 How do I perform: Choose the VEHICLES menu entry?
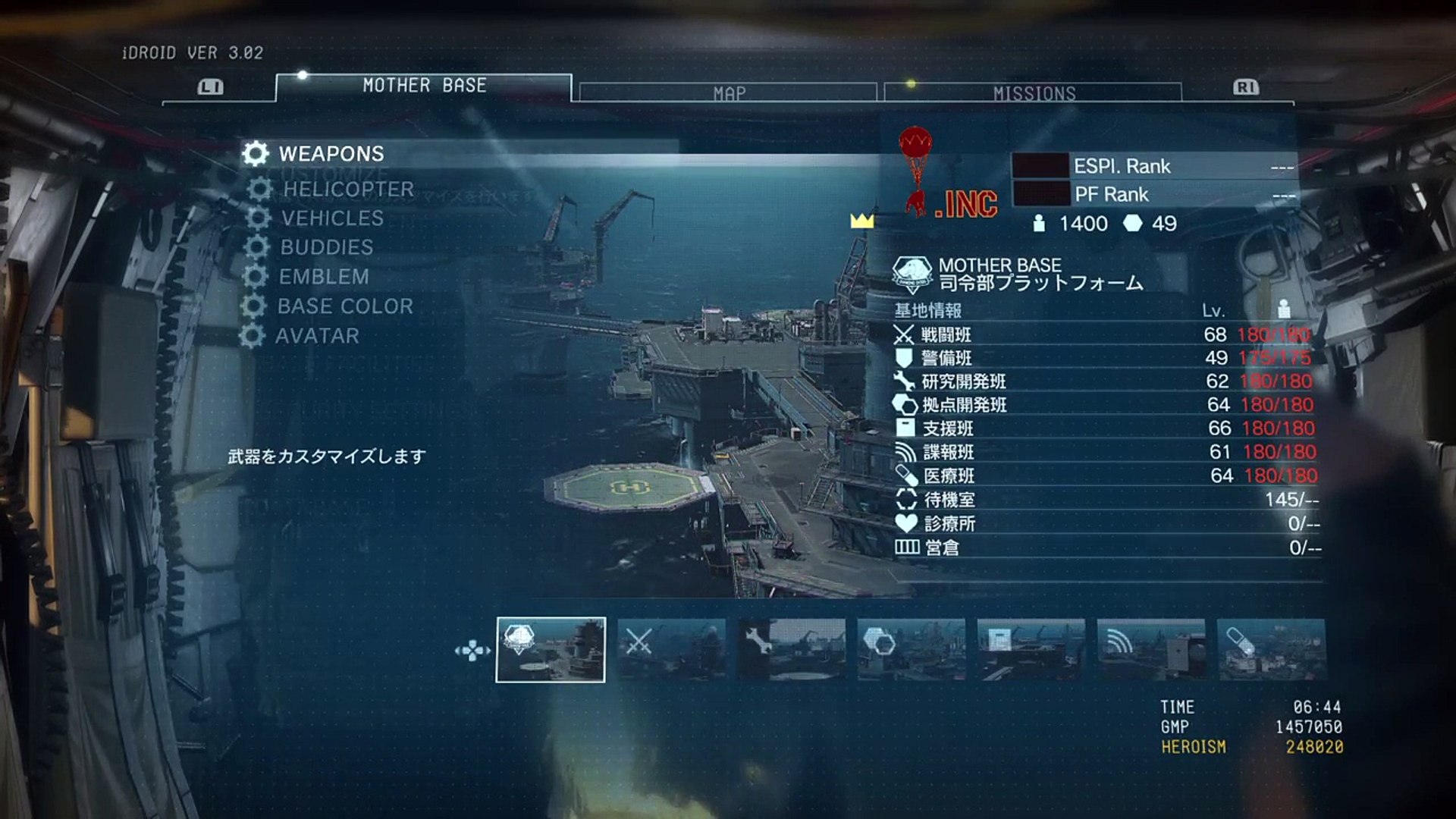coord(332,218)
